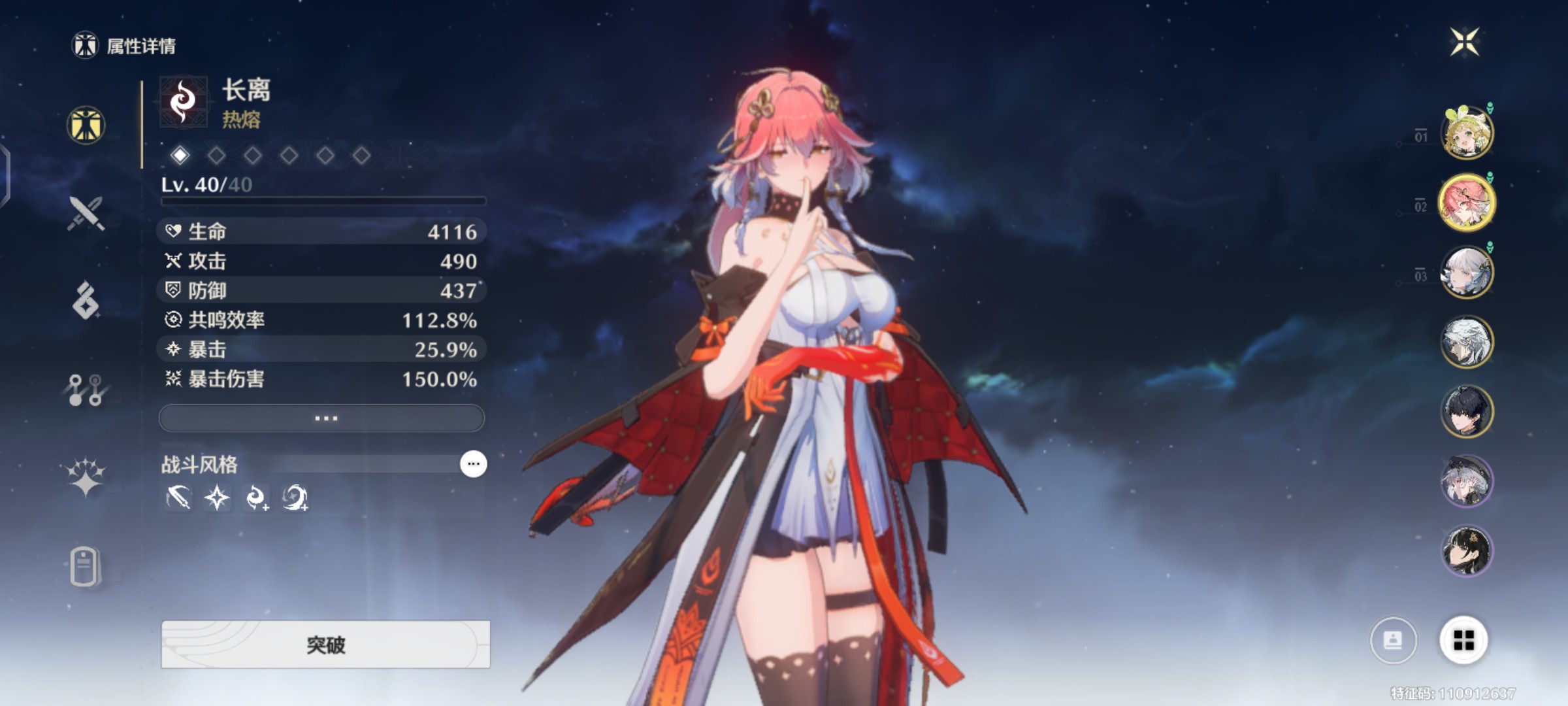Switch to the weapon tab with crossed swords
This screenshot has height=706, width=1568.
coord(86,213)
